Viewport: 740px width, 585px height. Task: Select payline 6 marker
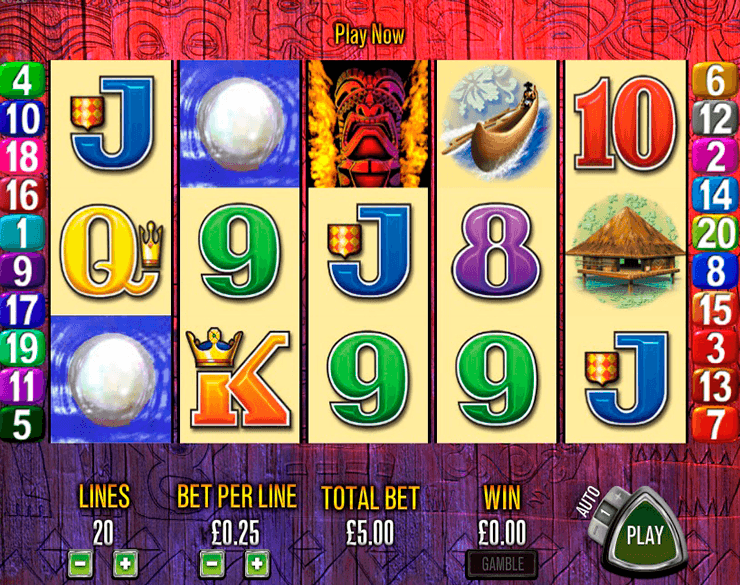tap(716, 79)
